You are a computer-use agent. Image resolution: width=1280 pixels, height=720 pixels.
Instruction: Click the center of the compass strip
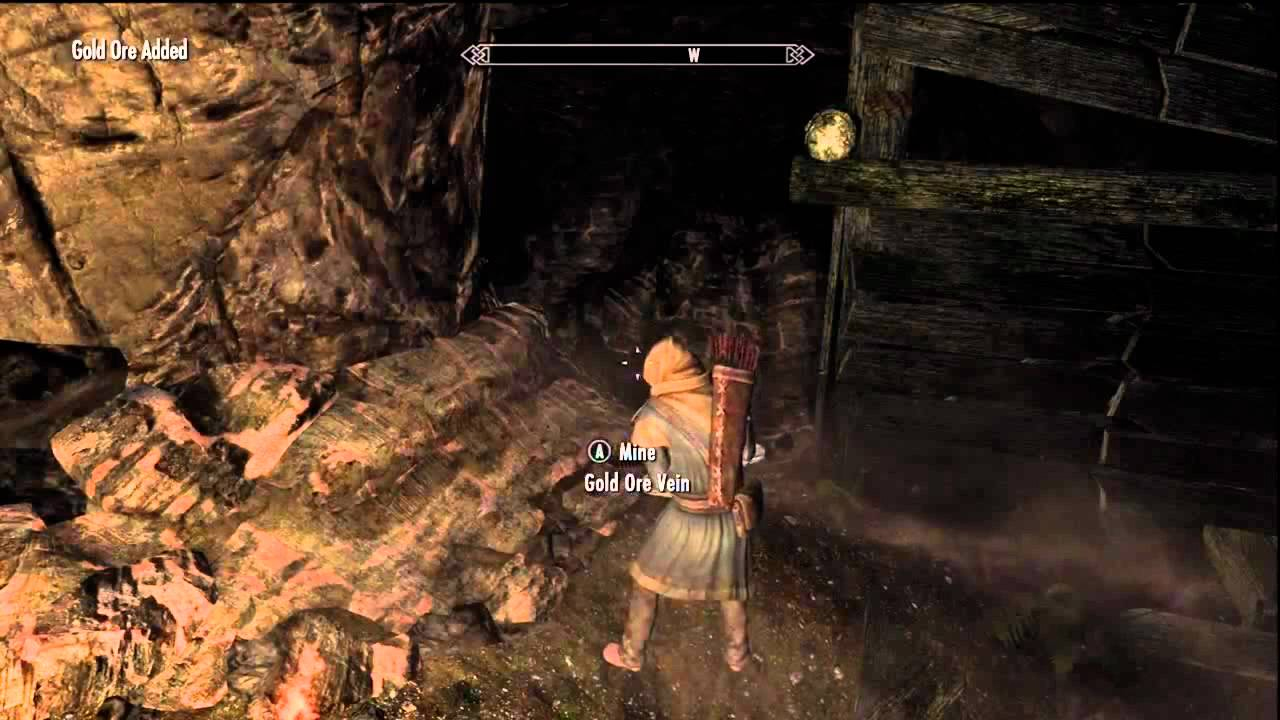(x=640, y=57)
